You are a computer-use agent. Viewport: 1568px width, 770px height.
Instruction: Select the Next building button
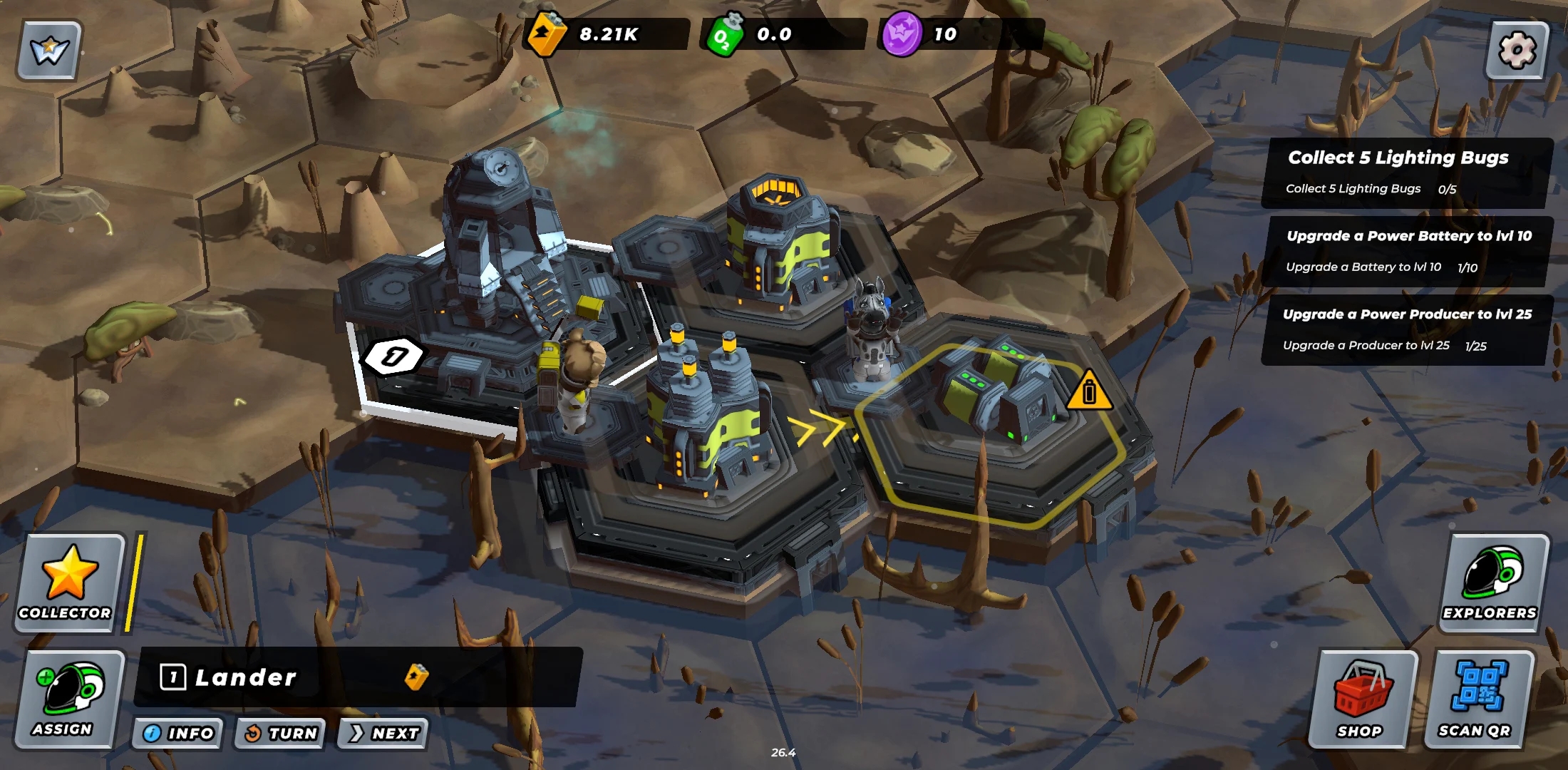tap(384, 733)
